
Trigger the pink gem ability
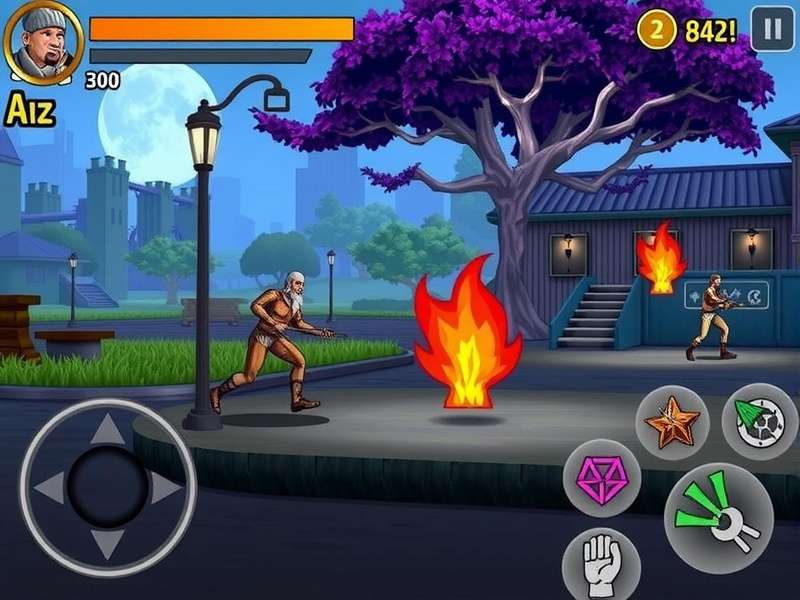point(601,478)
